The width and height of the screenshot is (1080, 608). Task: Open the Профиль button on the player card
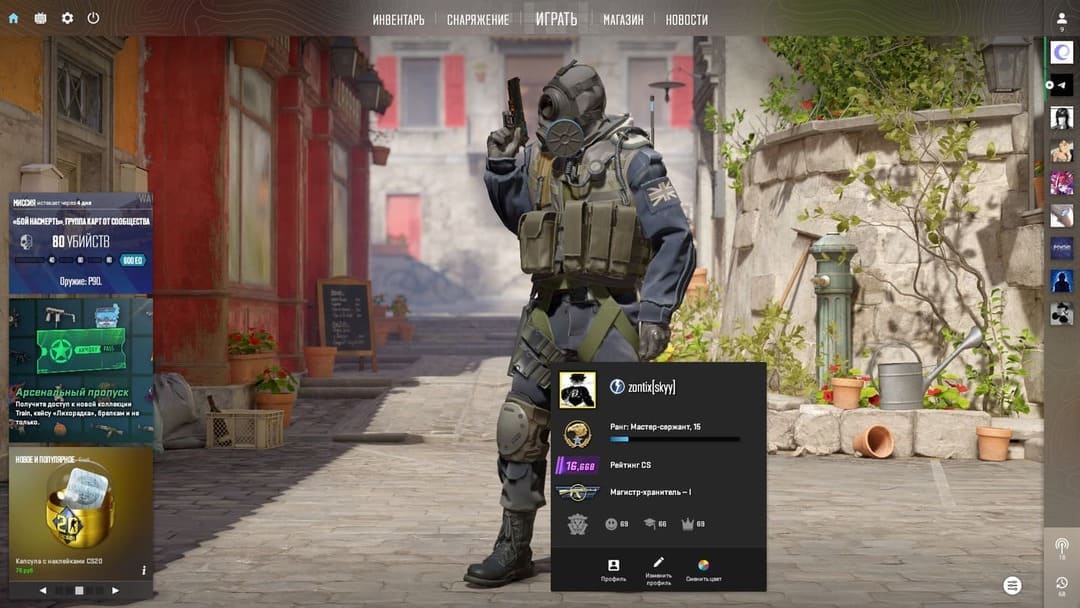pos(613,570)
